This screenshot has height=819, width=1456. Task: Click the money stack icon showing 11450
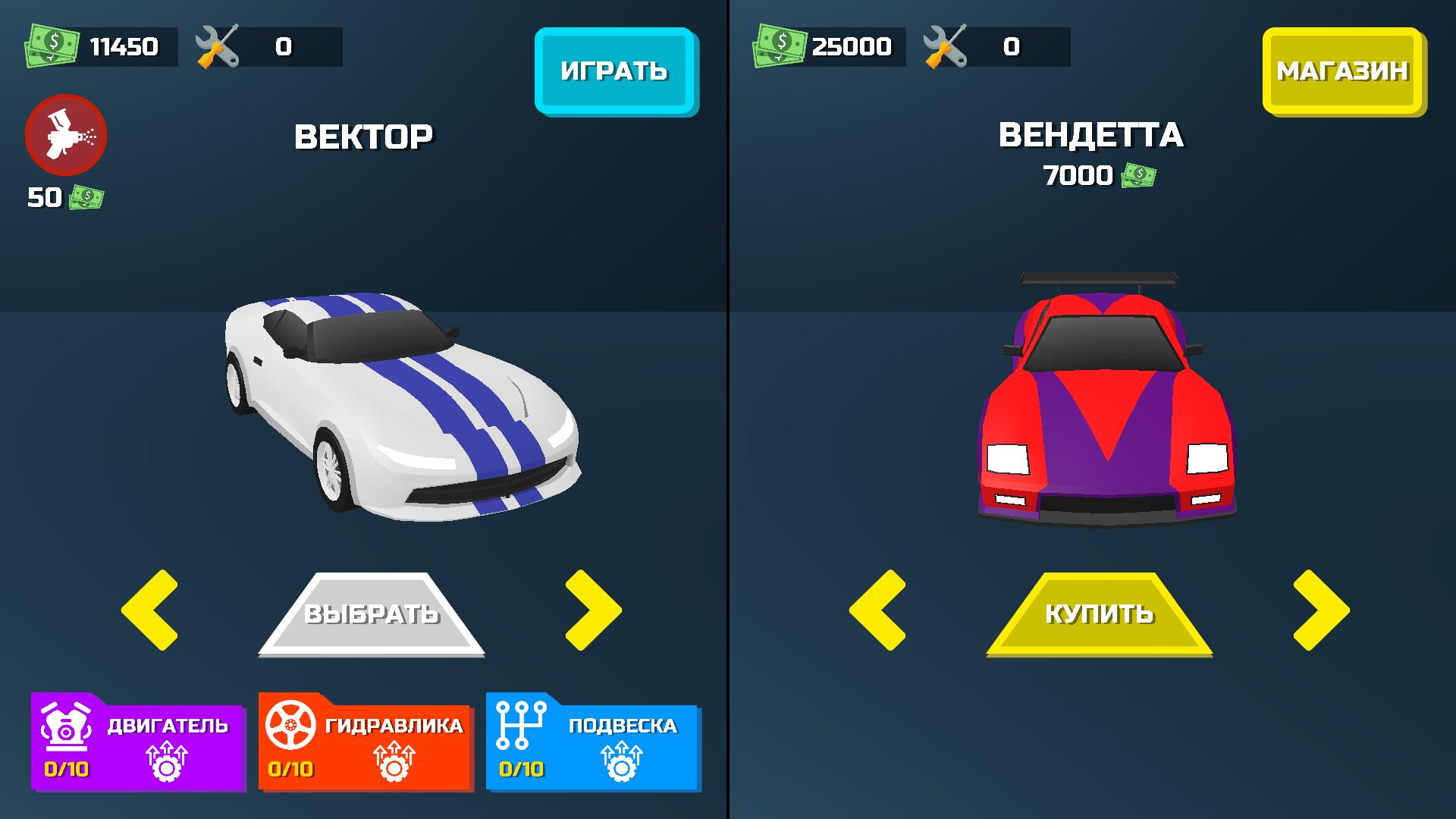52,47
